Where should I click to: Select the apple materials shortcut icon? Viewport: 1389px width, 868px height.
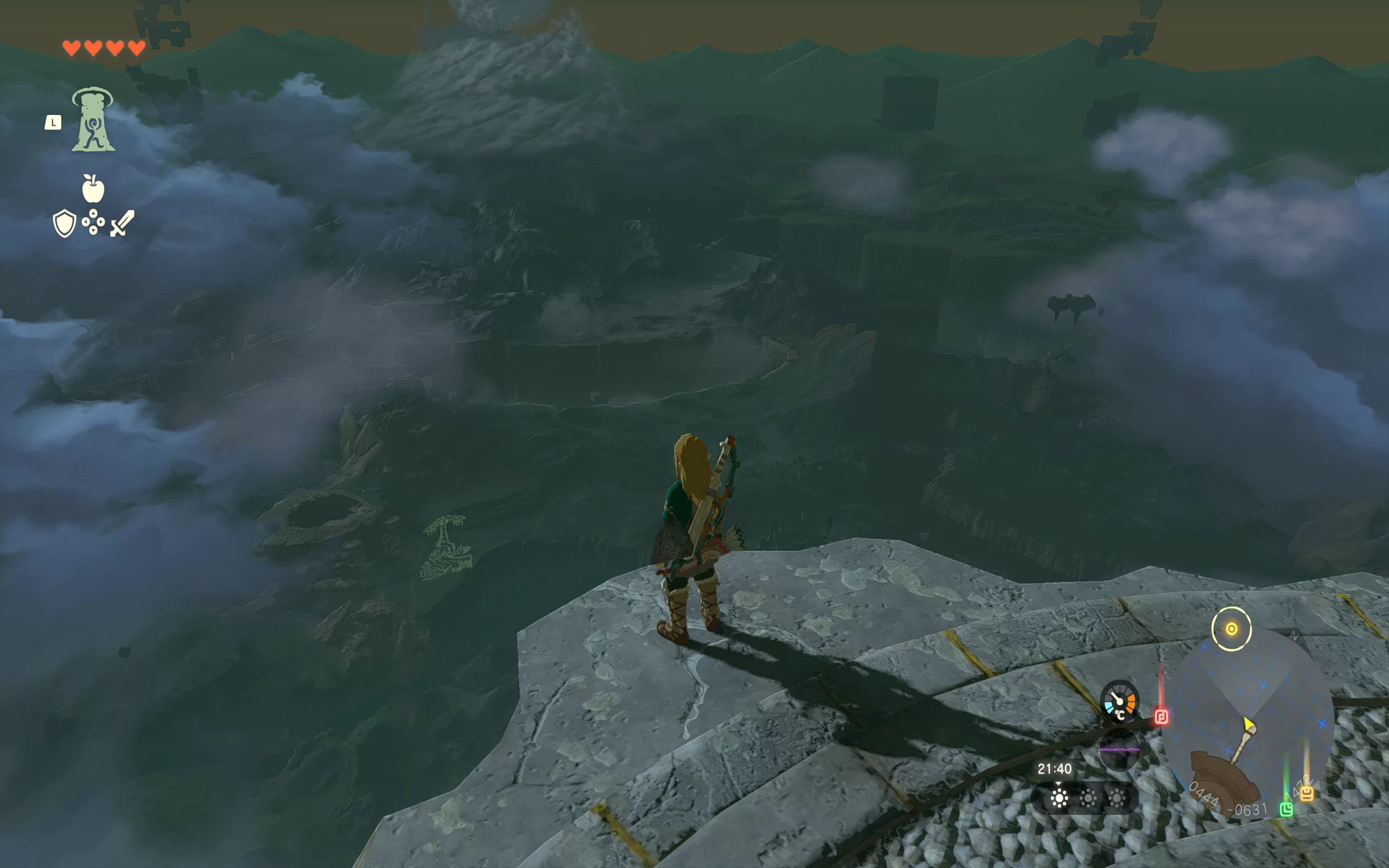93,188
